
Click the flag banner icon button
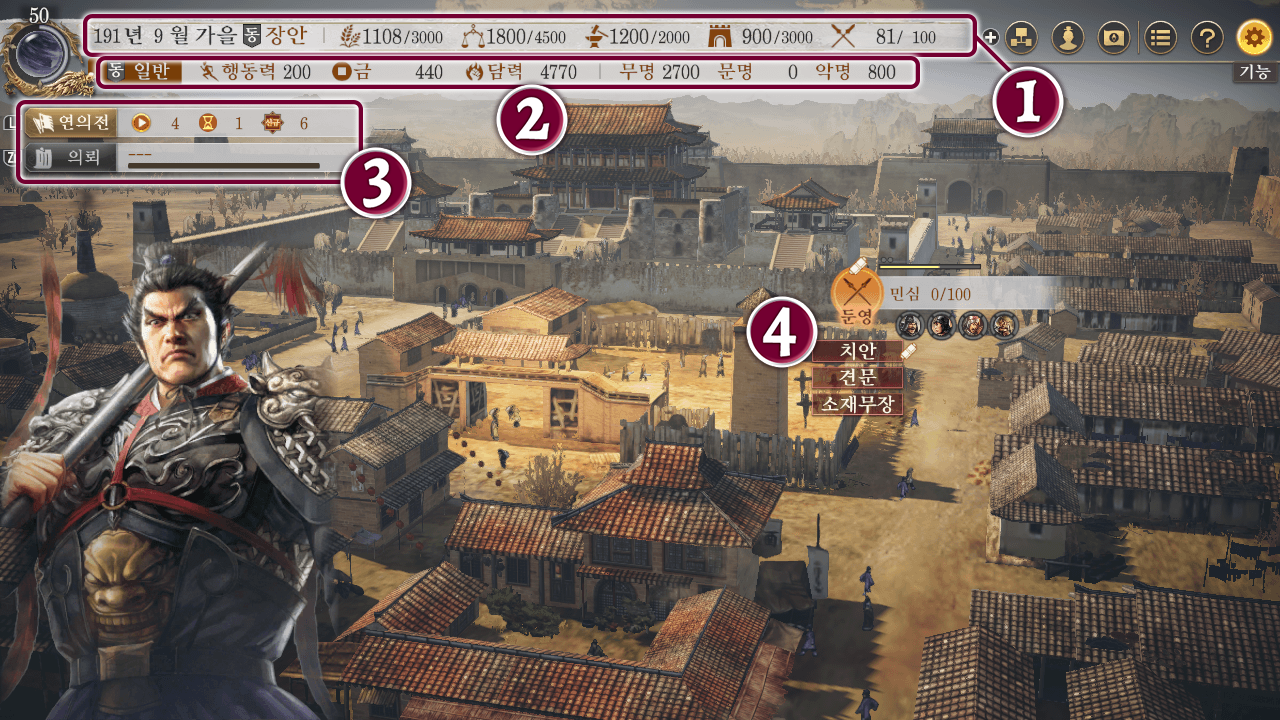pyautogui.click(x=1113, y=38)
